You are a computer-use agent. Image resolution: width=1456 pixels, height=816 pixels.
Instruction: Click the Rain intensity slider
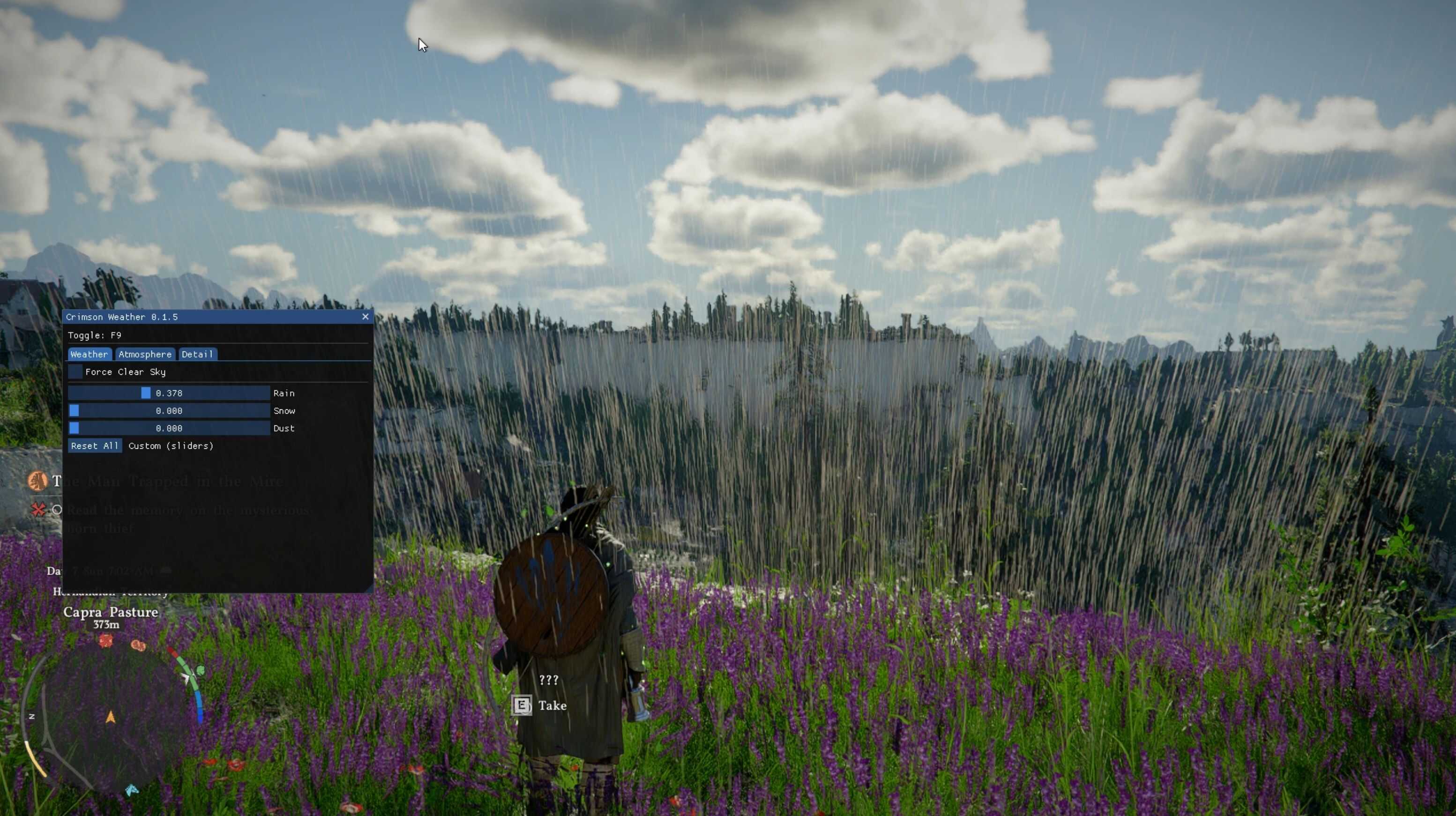coord(168,393)
